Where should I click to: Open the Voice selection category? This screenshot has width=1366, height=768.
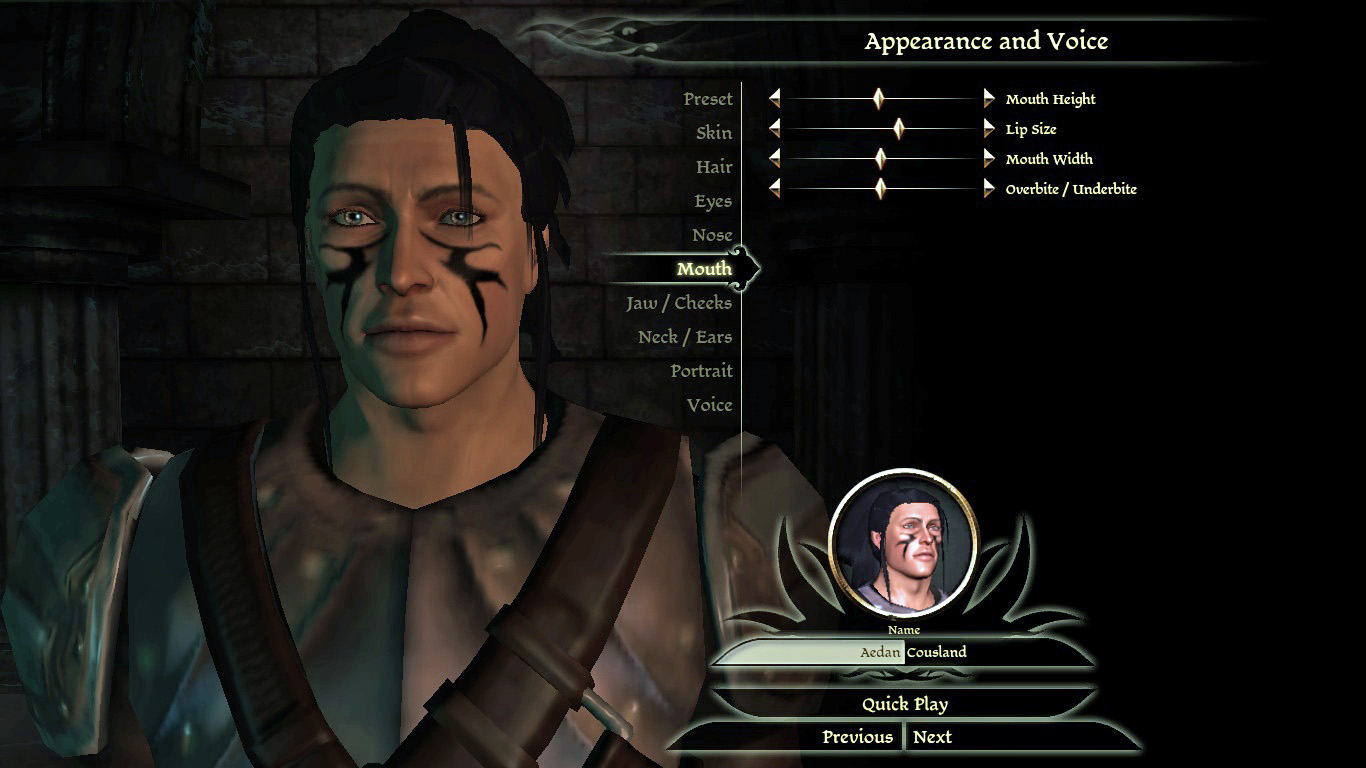point(709,405)
